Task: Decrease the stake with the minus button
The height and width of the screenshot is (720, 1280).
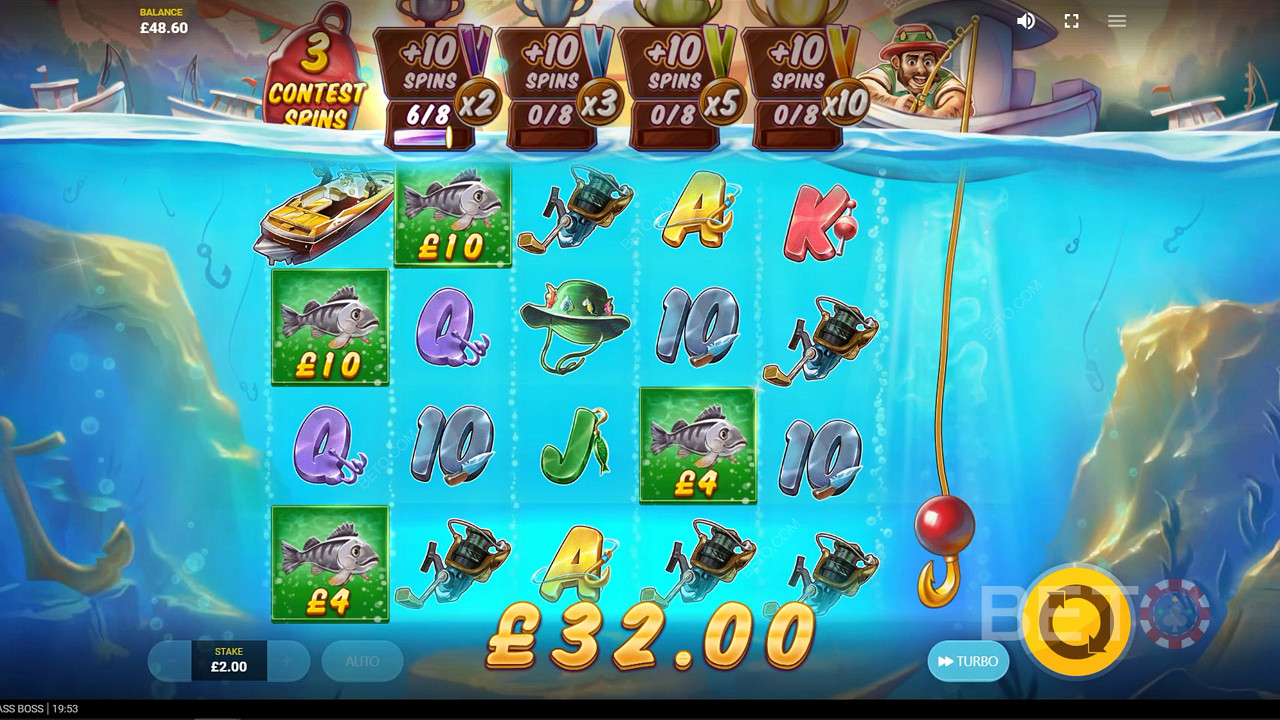Action: [x=170, y=661]
